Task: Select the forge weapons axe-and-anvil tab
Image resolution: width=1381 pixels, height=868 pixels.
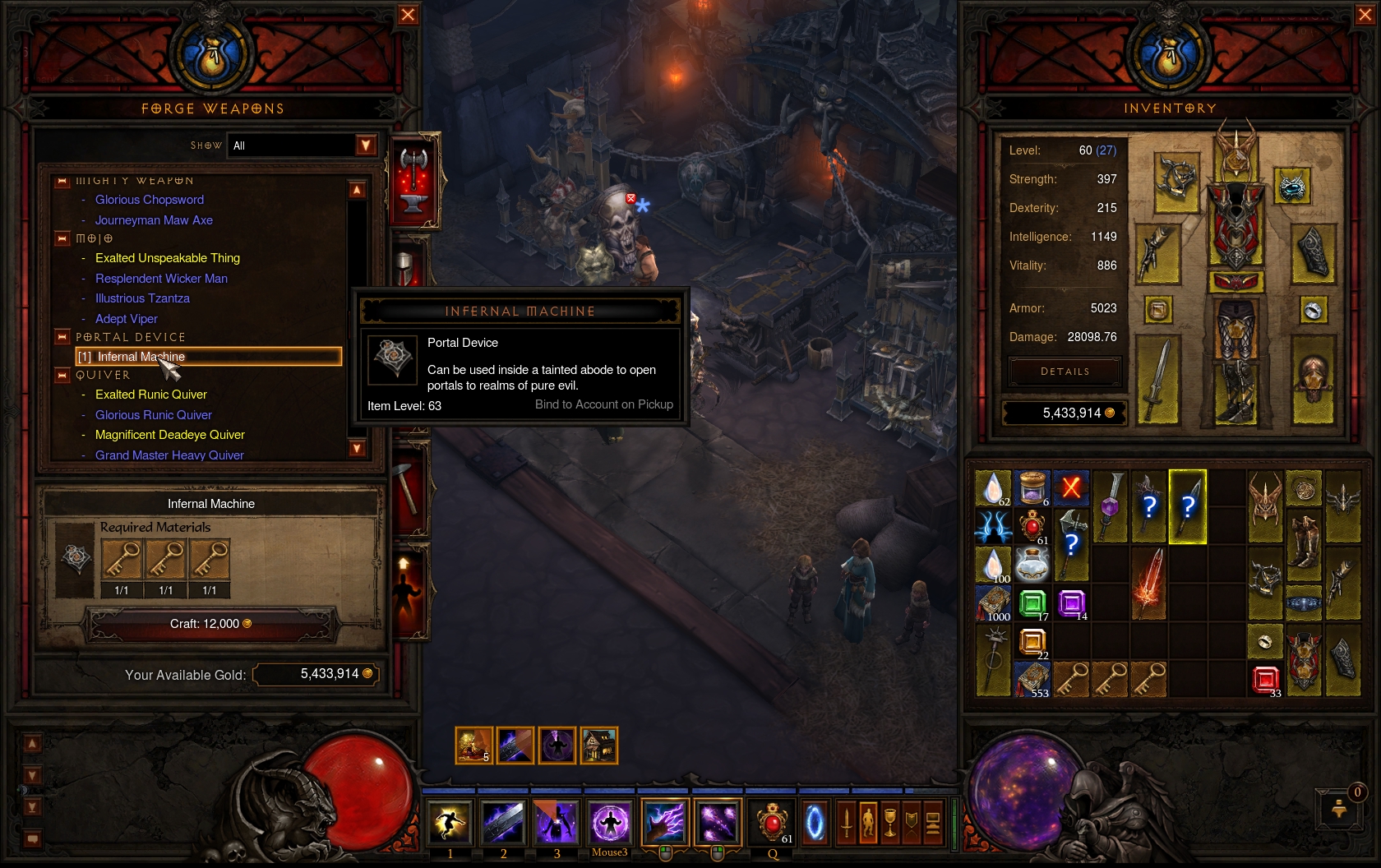Action: [x=413, y=180]
